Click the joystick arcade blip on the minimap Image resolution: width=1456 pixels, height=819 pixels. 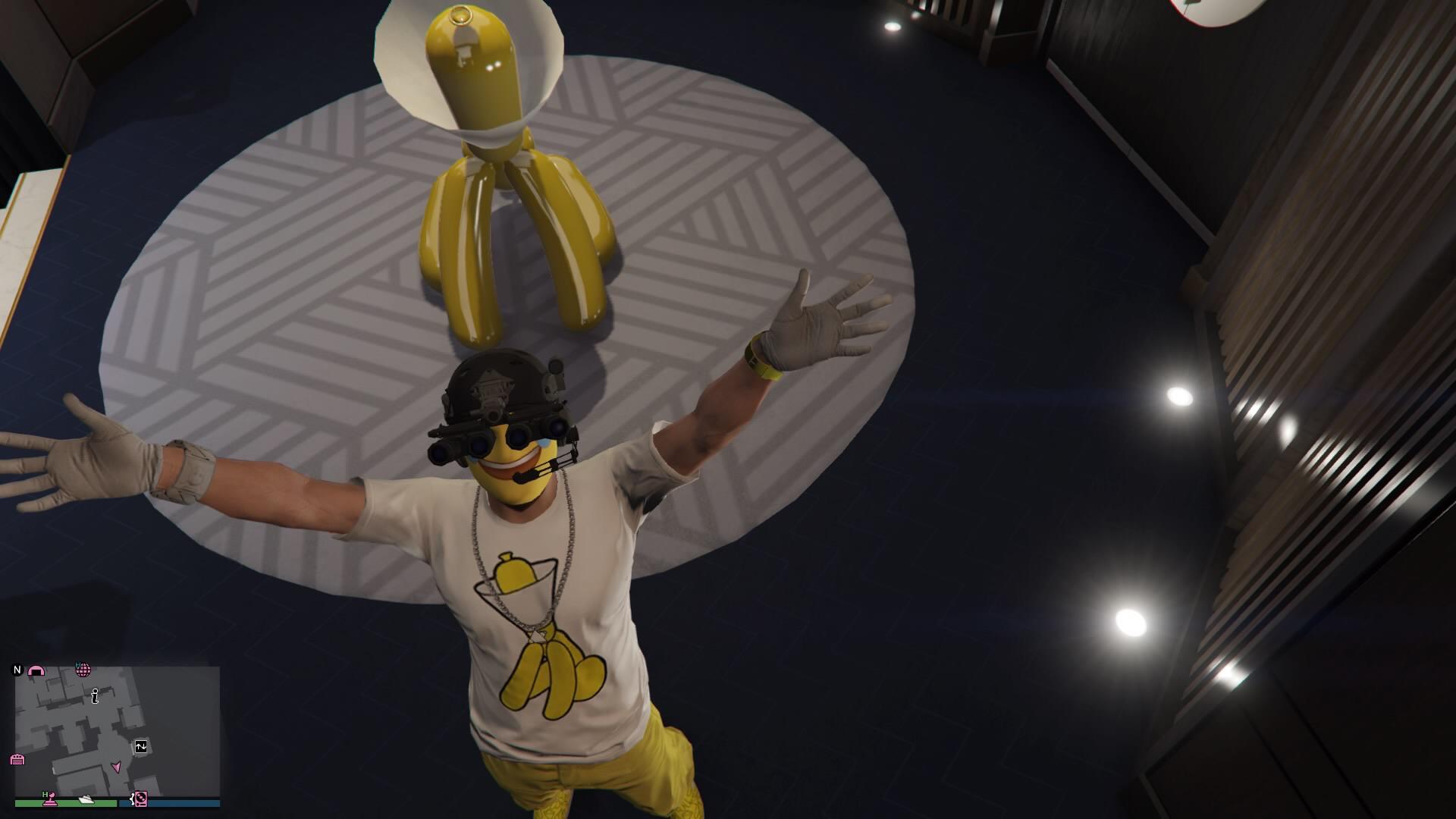coord(51,799)
